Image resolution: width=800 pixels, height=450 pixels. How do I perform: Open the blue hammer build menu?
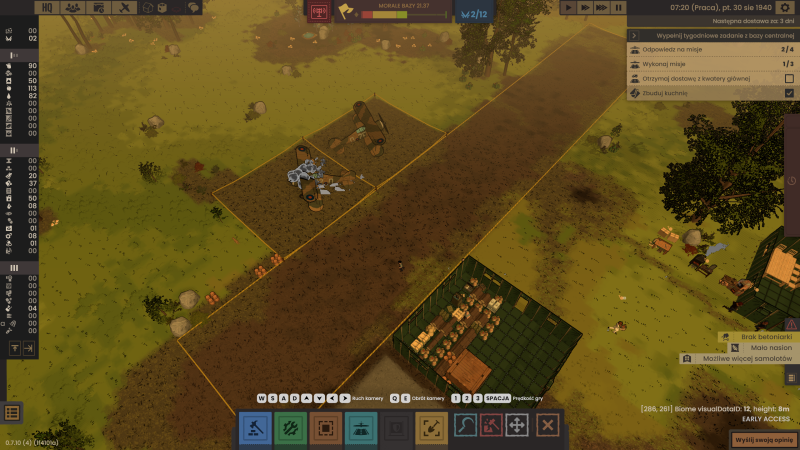point(255,427)
